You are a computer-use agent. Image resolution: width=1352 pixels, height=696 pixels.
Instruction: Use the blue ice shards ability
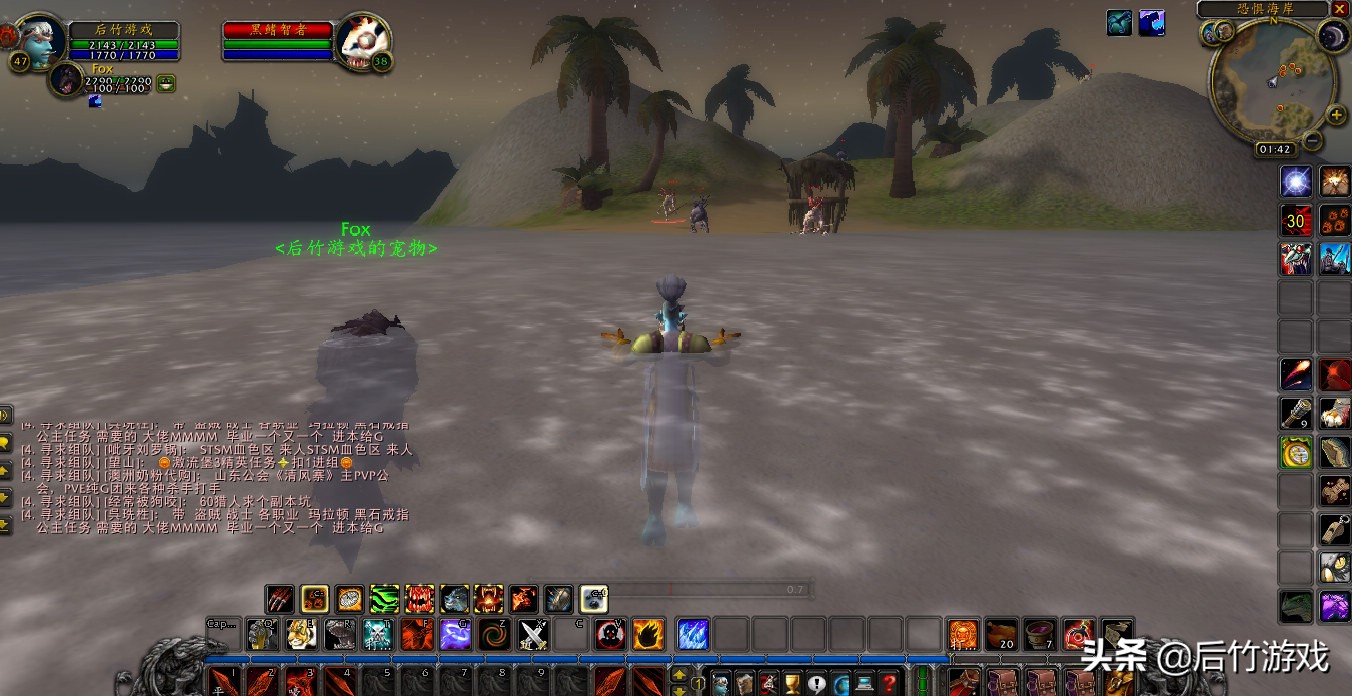click(x=693, y=634)
